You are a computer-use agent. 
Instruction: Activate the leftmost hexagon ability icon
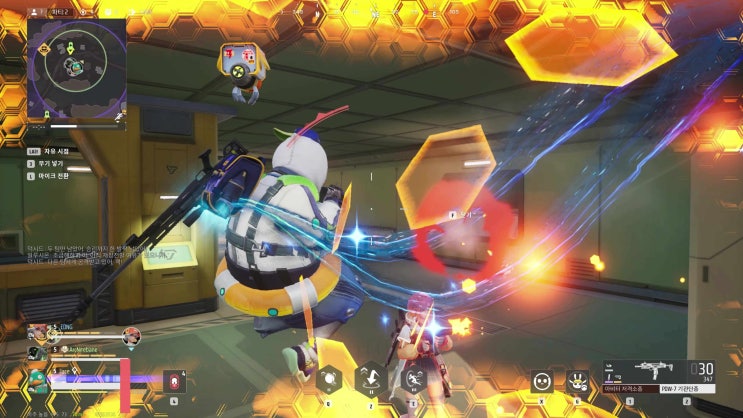326,379
